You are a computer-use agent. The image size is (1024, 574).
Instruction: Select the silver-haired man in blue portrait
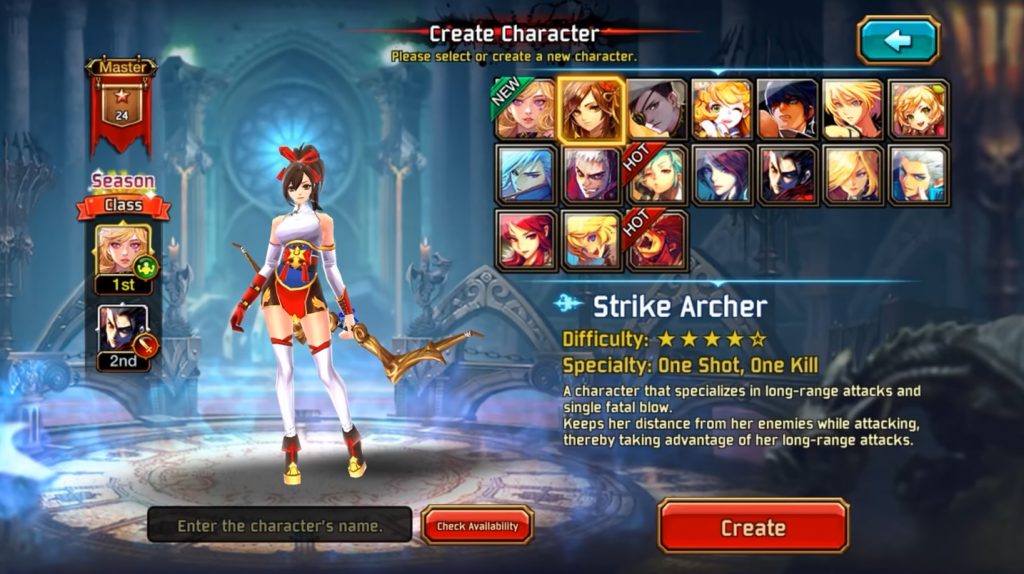[917, 175]
